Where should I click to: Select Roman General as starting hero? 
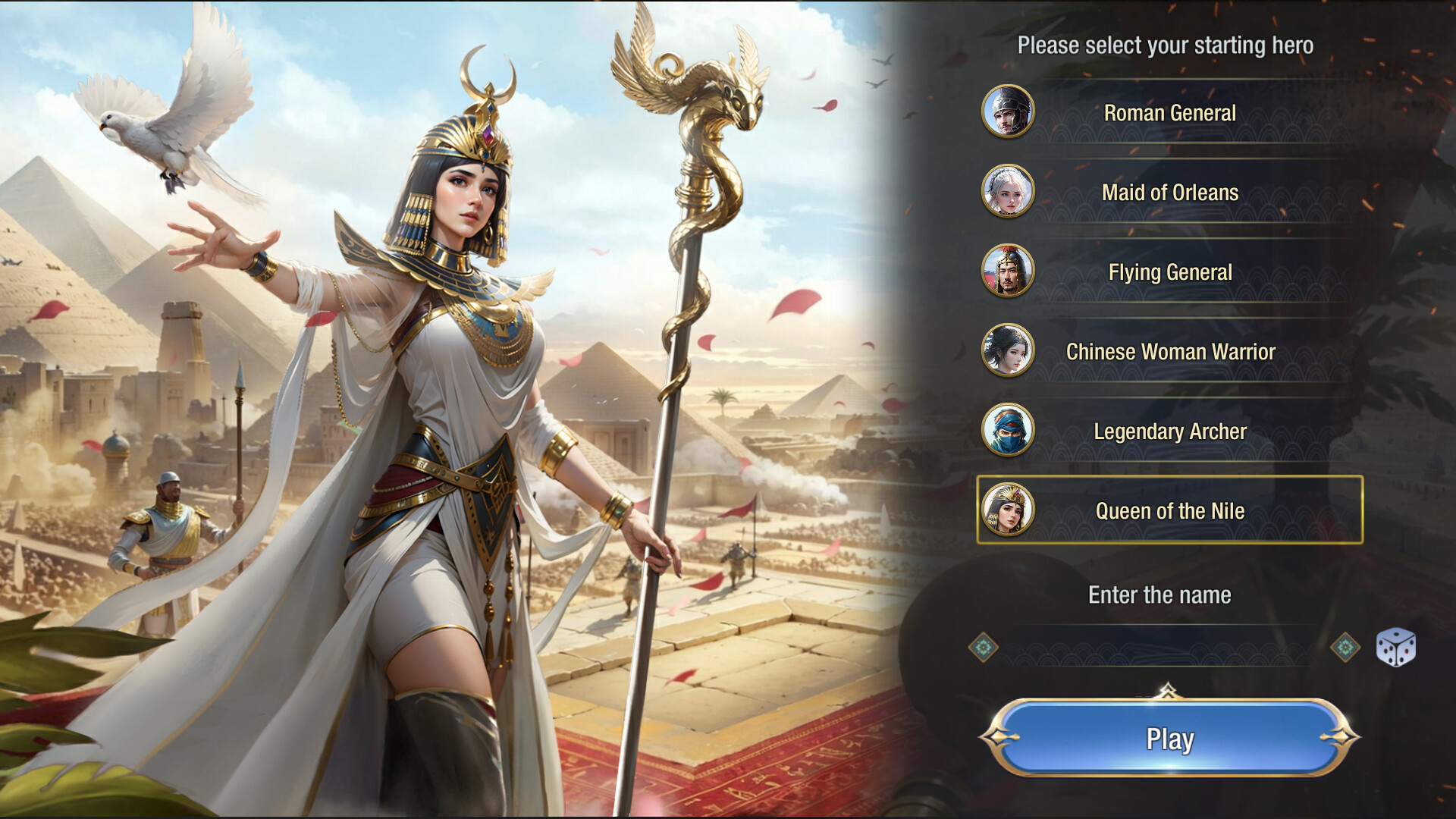click(1172, 112)
